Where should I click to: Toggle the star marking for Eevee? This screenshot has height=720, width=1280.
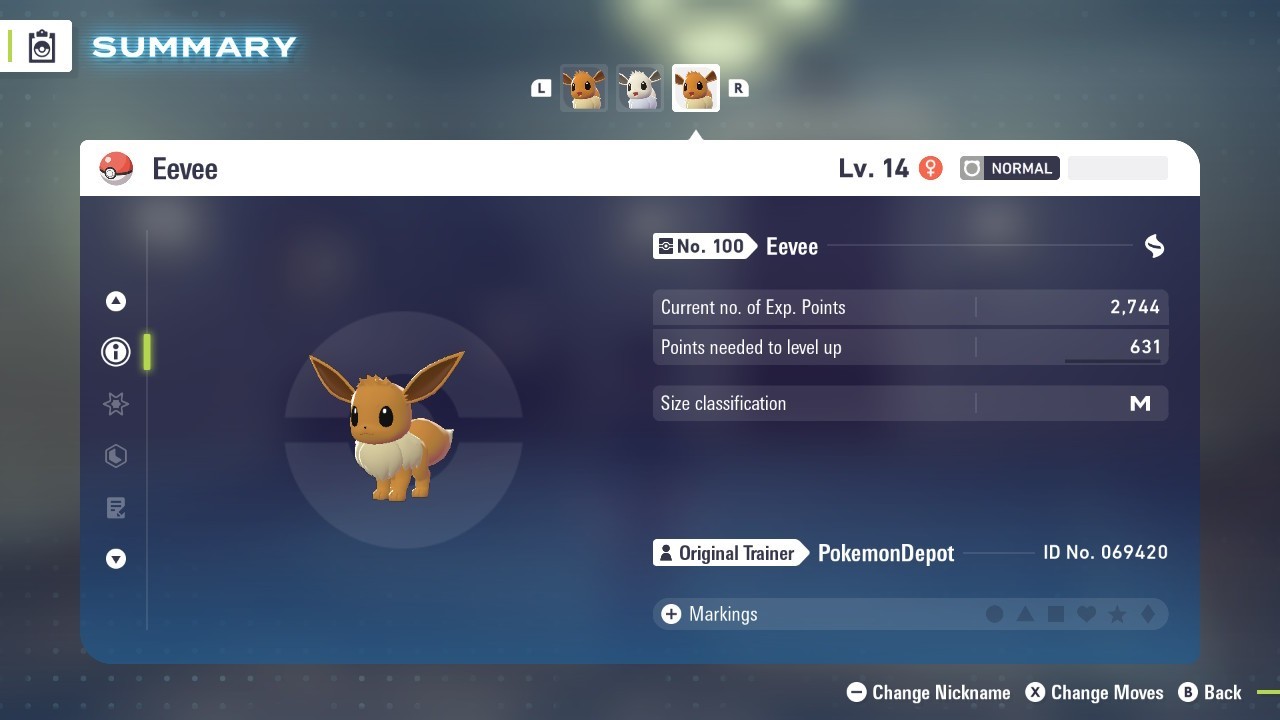[x=1116, y=614]
